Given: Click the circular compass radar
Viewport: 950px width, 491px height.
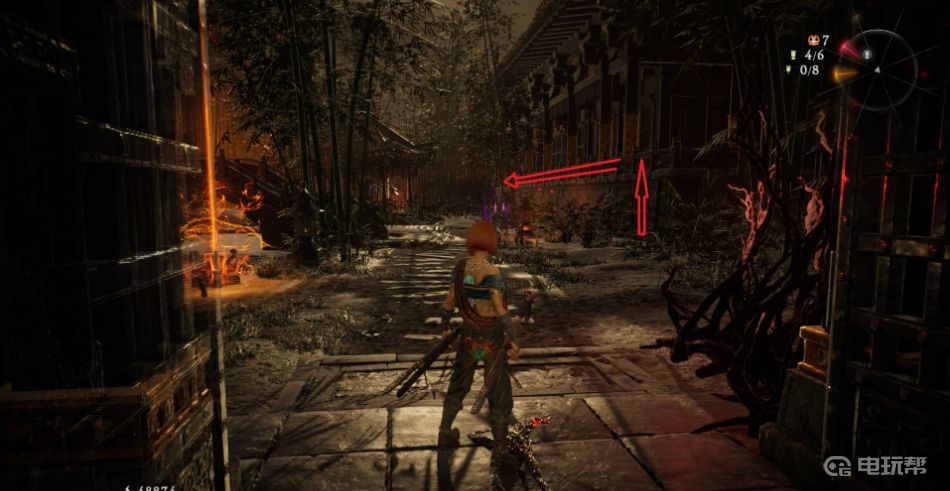Looking at the screenshot, I should pyautogui.click(x=876, y=69).
